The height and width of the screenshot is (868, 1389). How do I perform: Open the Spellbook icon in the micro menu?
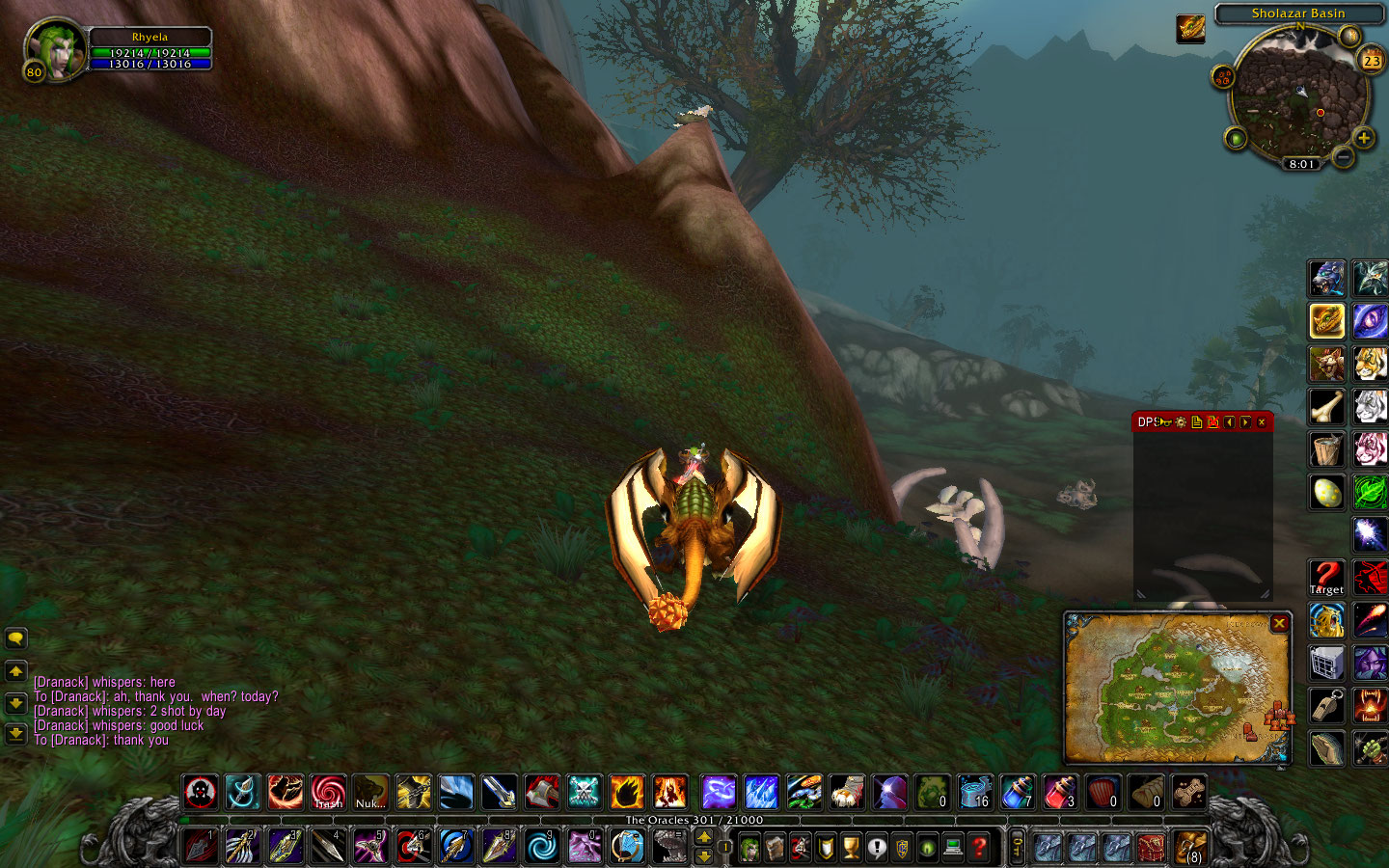(776, 847)
